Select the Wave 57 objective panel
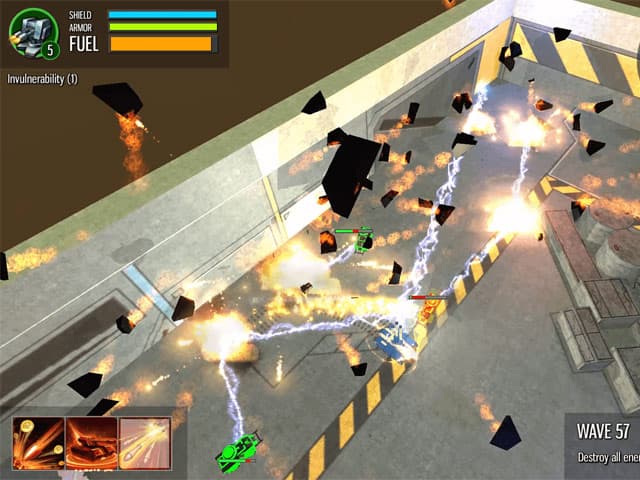The width and height of the screenshot is (640, 480). click(603, 445)
